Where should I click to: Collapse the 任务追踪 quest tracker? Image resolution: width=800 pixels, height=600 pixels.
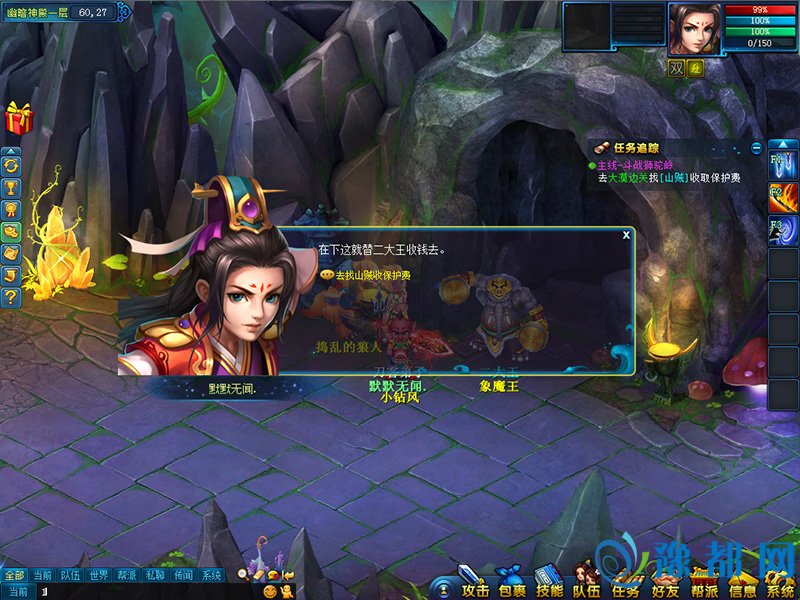coord(757,148)
